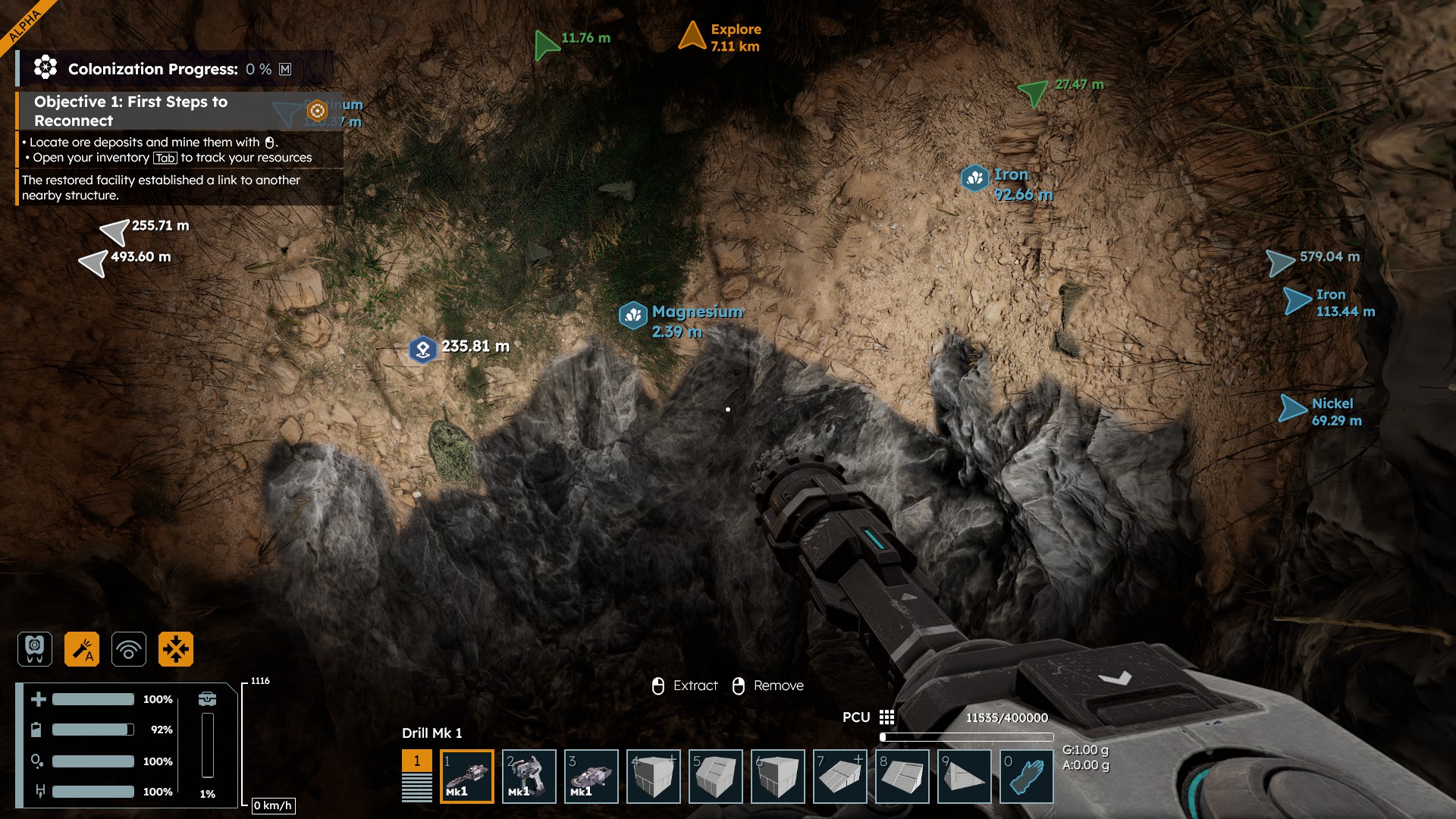Click the Nickel deposit marker

pos(1294,409)
